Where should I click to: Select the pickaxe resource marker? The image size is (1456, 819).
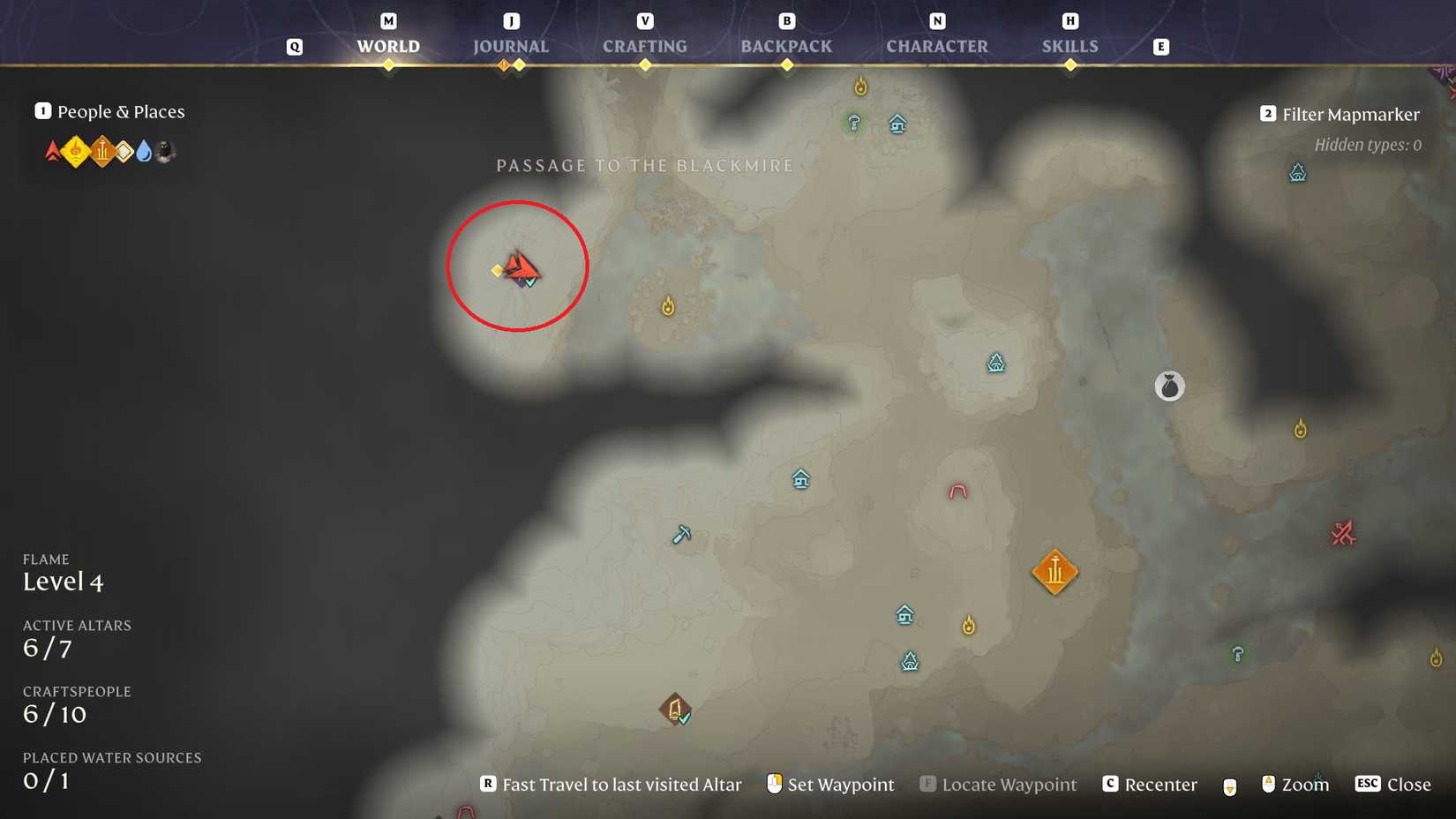(x=680, y=535)
